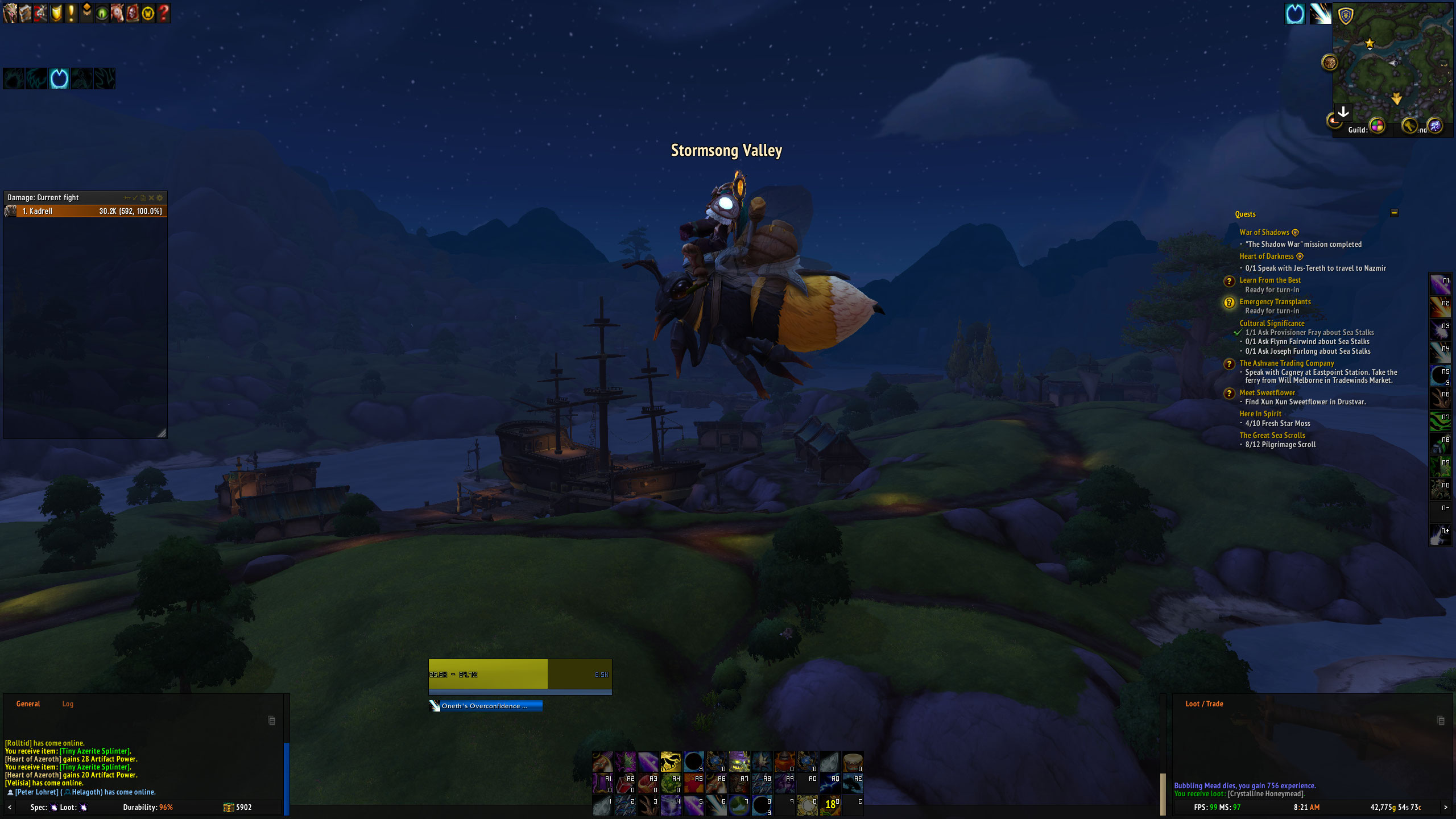Click the gold star marker on the minimap
Viewport: 1456px width, 819px height.
pos(1370,43)
